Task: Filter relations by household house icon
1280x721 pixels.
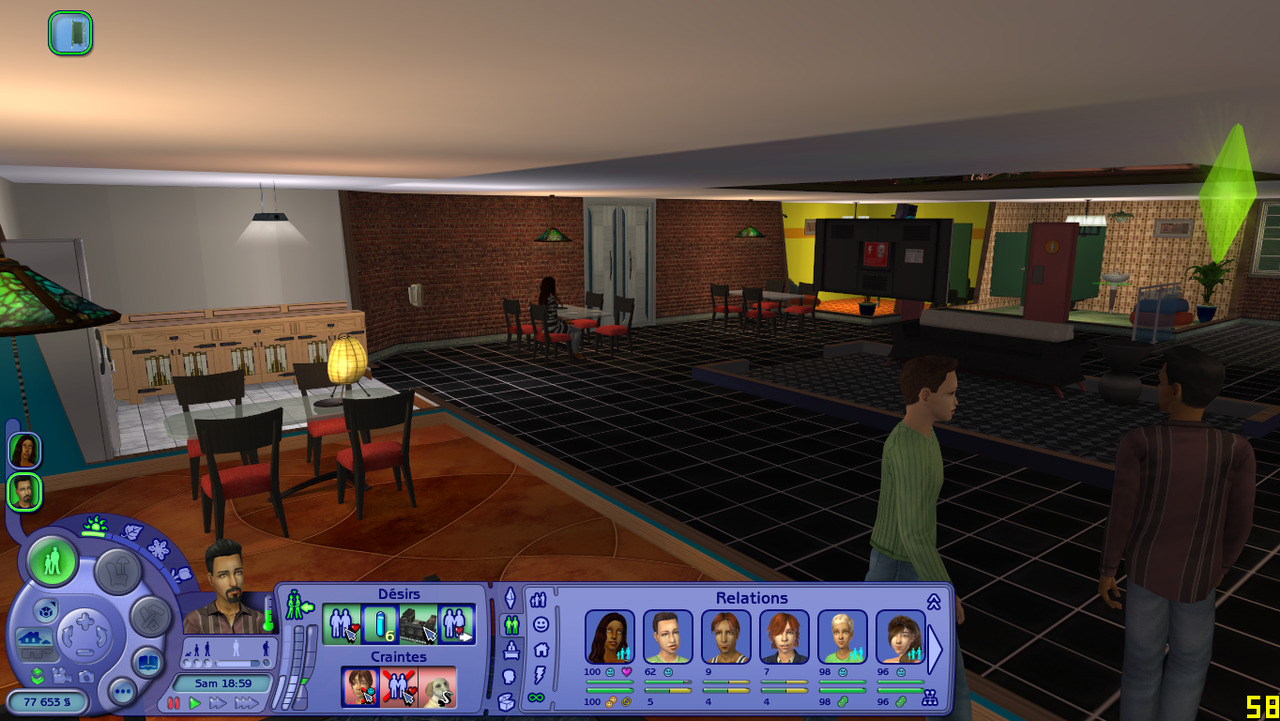Action: pyautogui.click(x=541, y=649)
